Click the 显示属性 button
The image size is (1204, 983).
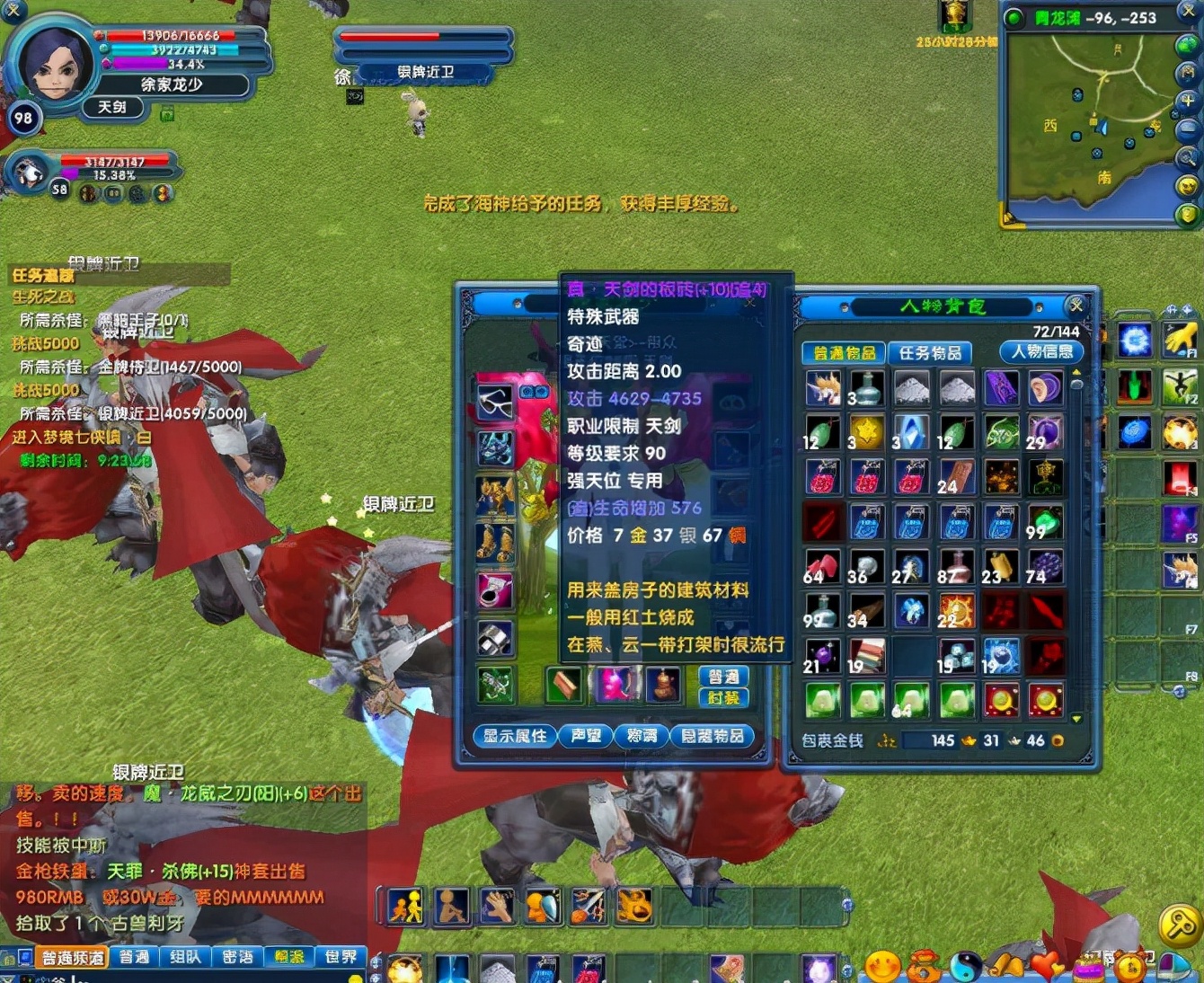514,736
